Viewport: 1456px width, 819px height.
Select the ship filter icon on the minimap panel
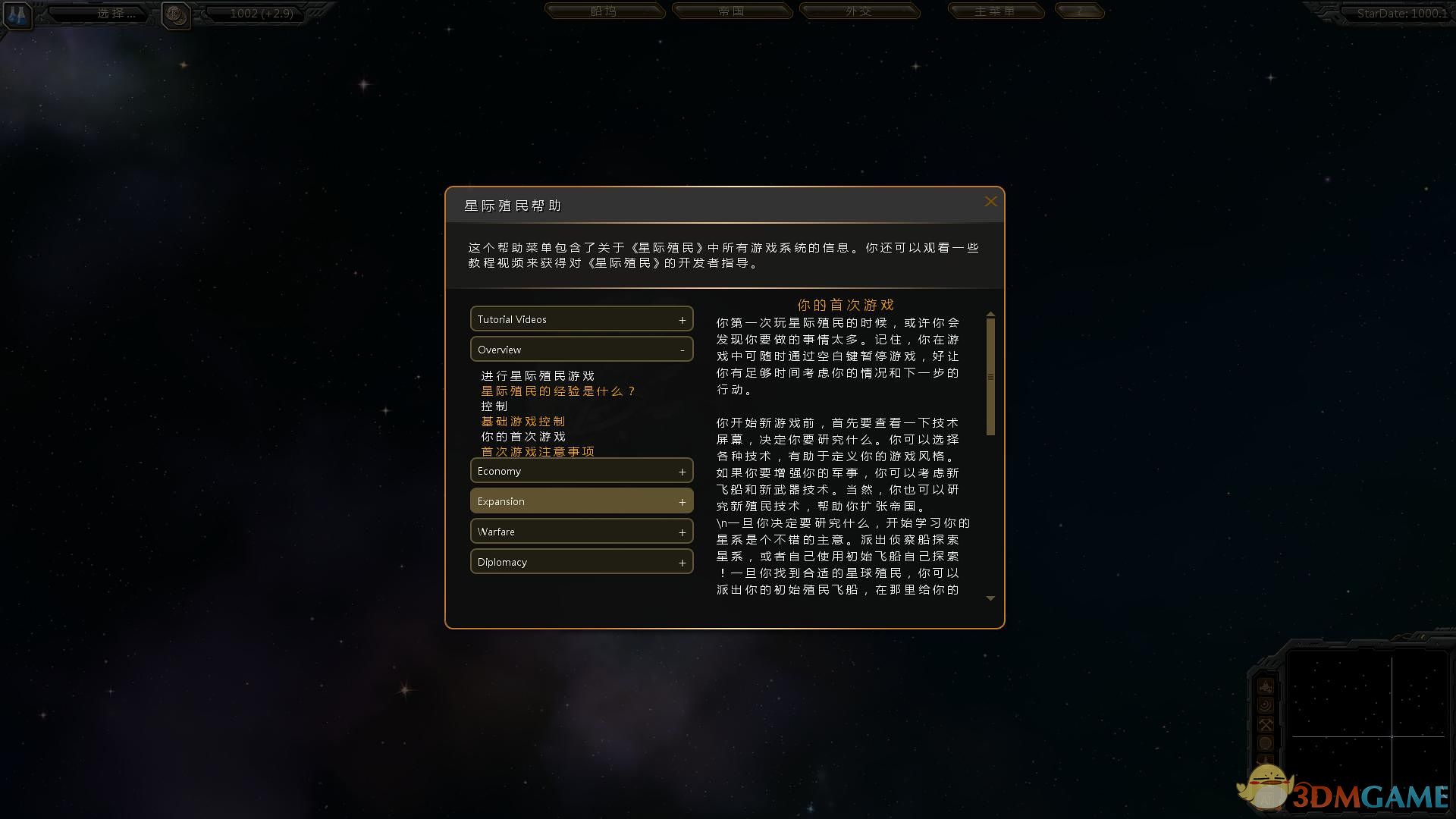point(1266,686)
